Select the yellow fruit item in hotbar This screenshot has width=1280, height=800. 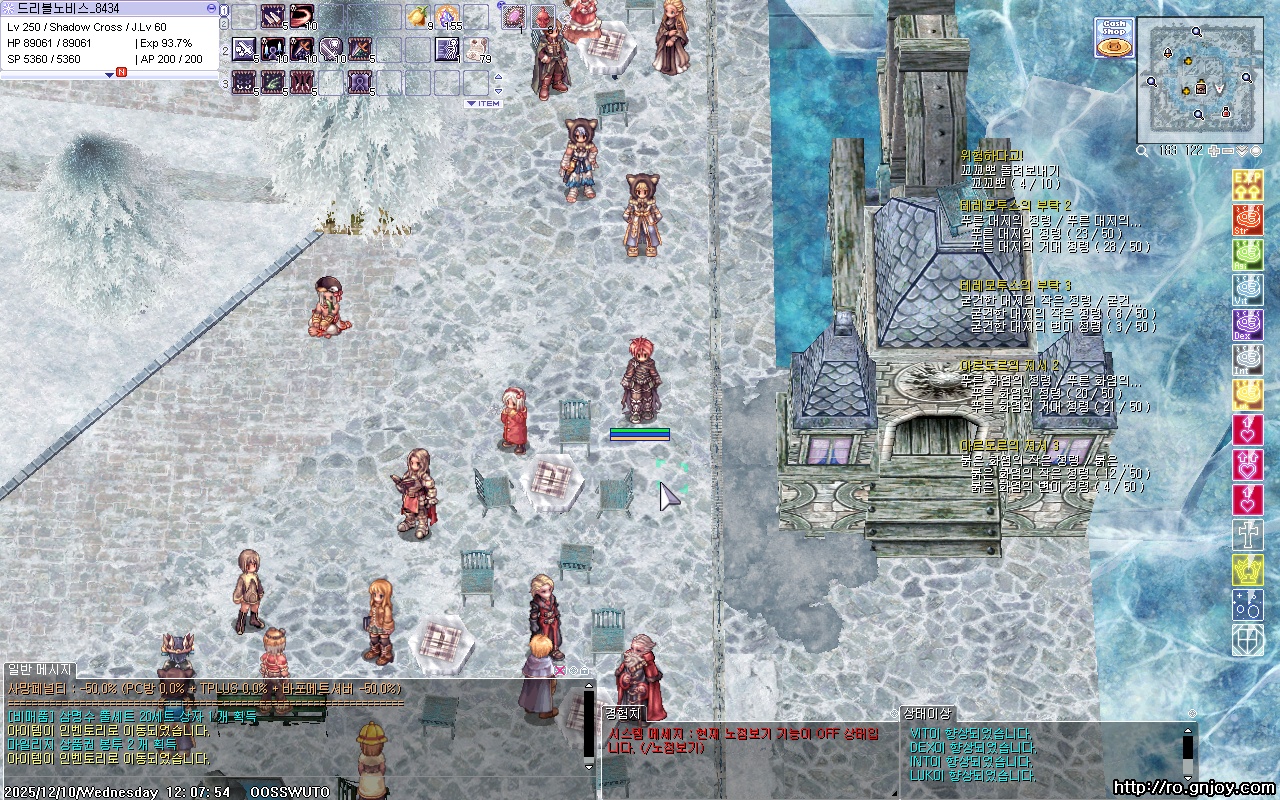417,17
